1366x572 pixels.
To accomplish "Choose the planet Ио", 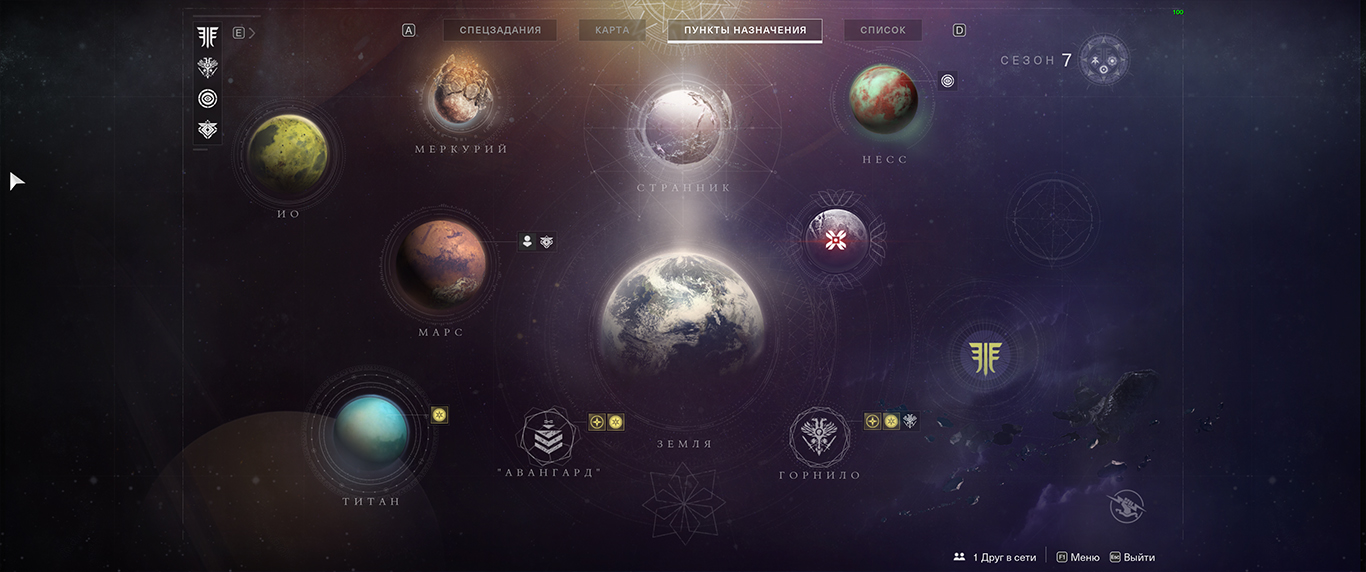I will point(288,154).
